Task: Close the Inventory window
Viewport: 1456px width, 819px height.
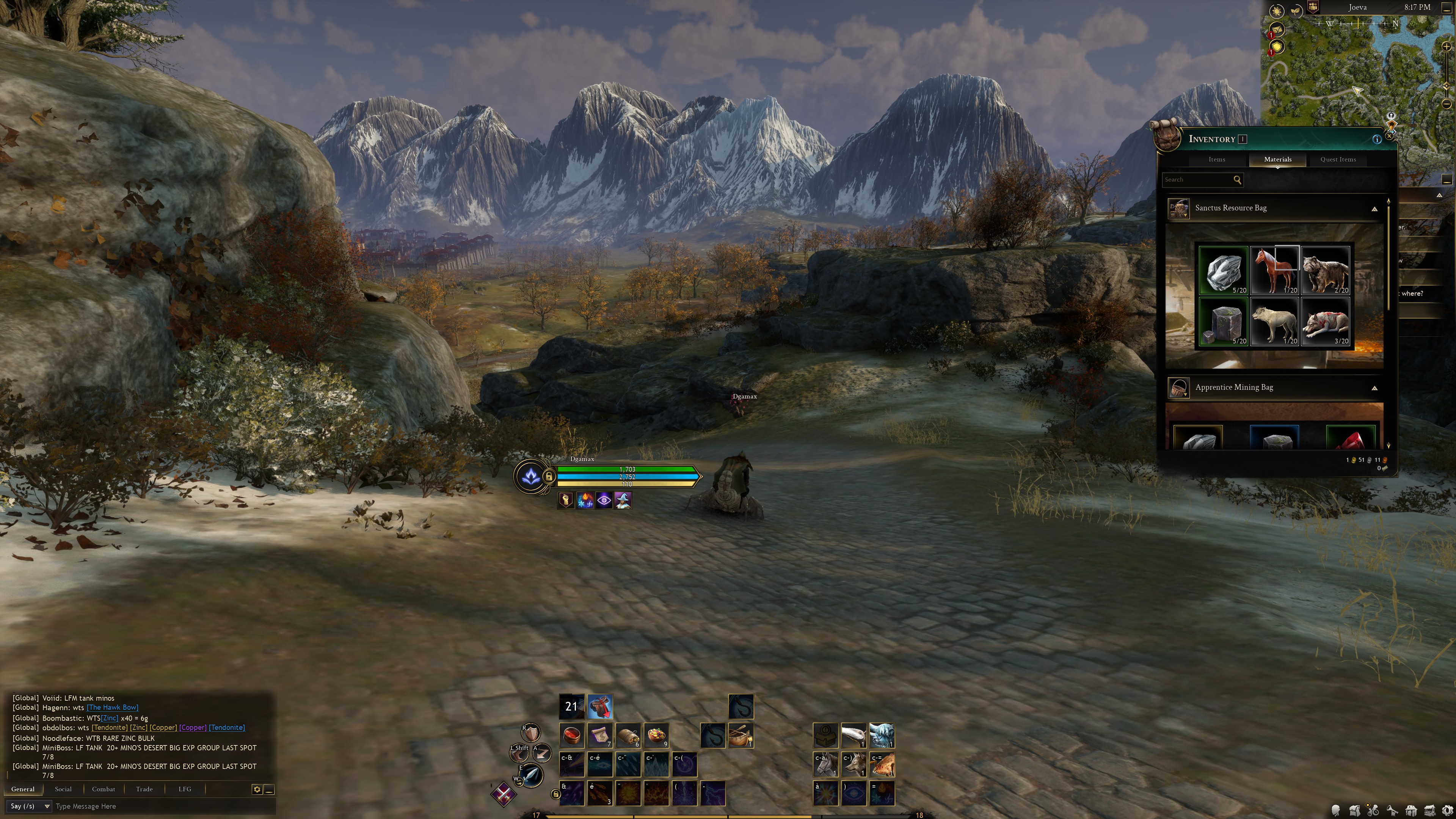Action: (1390, 136)
